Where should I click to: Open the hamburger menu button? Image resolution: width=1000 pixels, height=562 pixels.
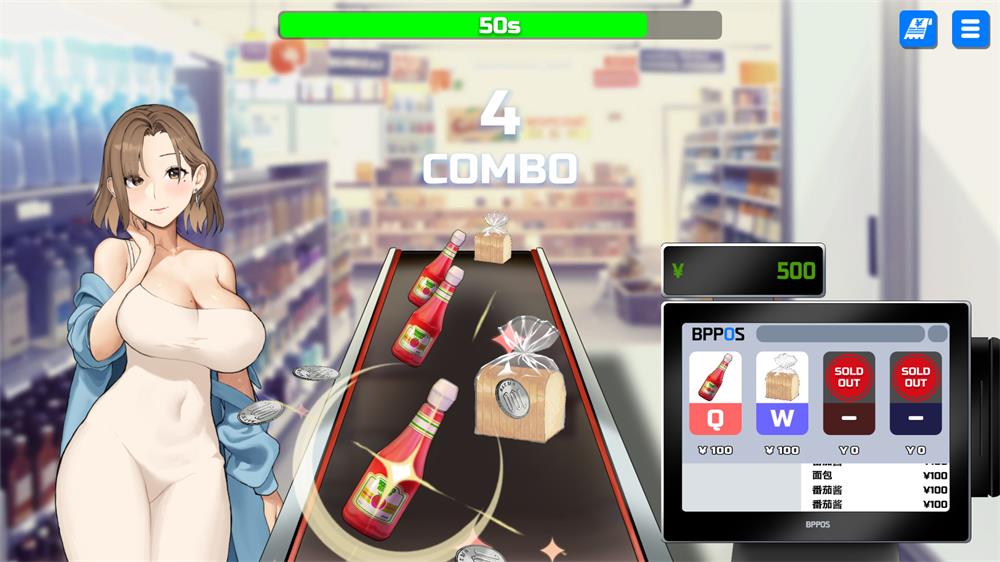tap(970, 30)
